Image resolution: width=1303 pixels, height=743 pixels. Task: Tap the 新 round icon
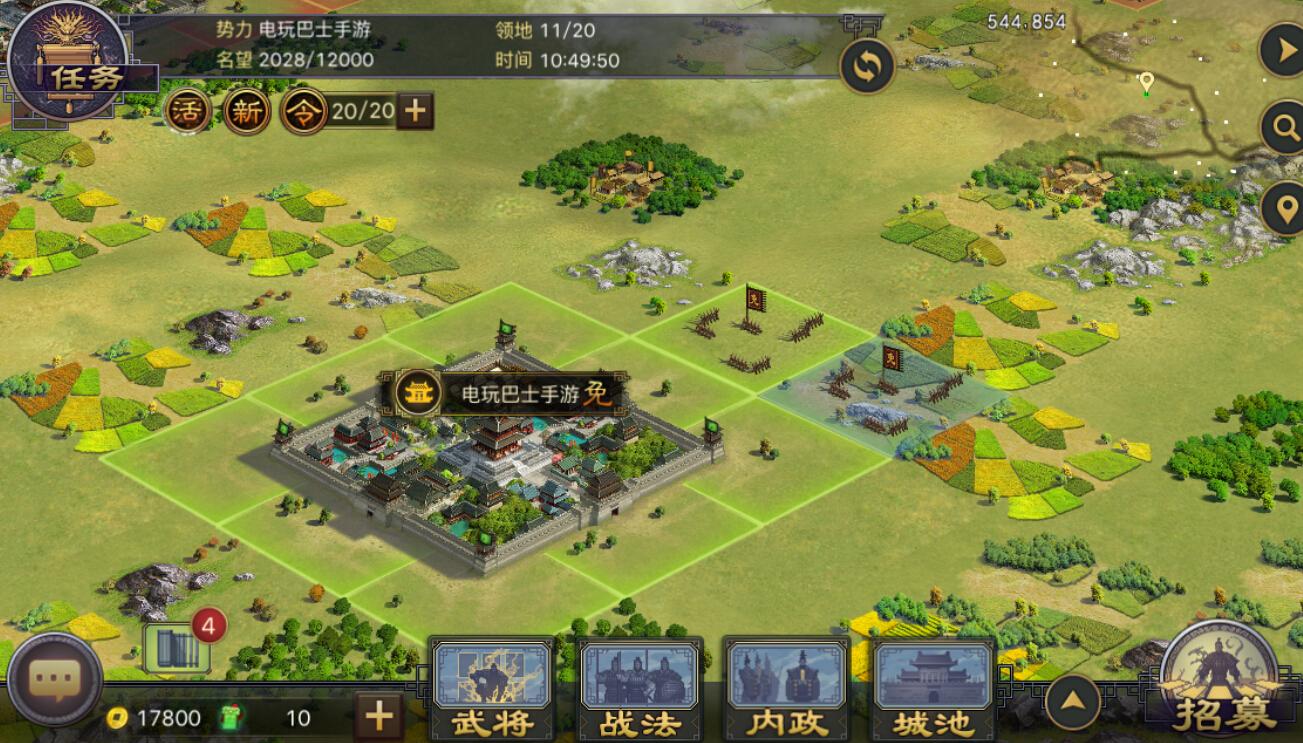pos(246,111)
